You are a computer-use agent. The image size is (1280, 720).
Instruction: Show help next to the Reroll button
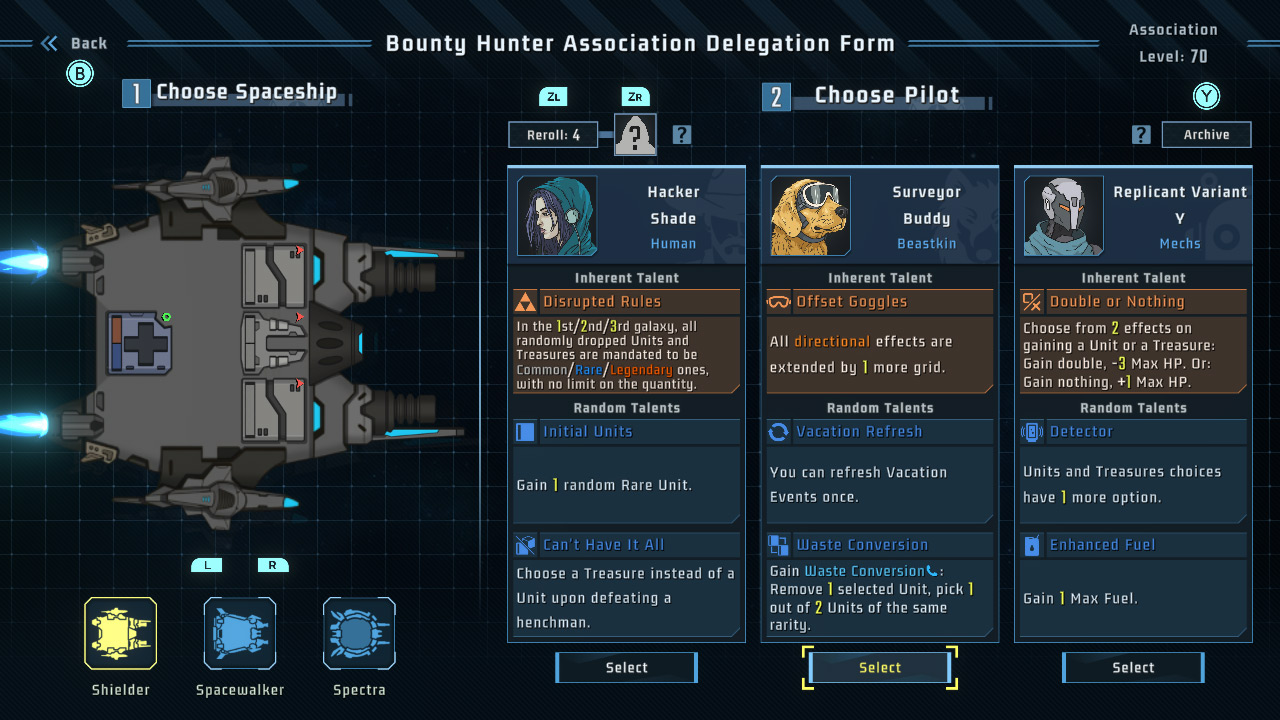click(x=682, y=135)
